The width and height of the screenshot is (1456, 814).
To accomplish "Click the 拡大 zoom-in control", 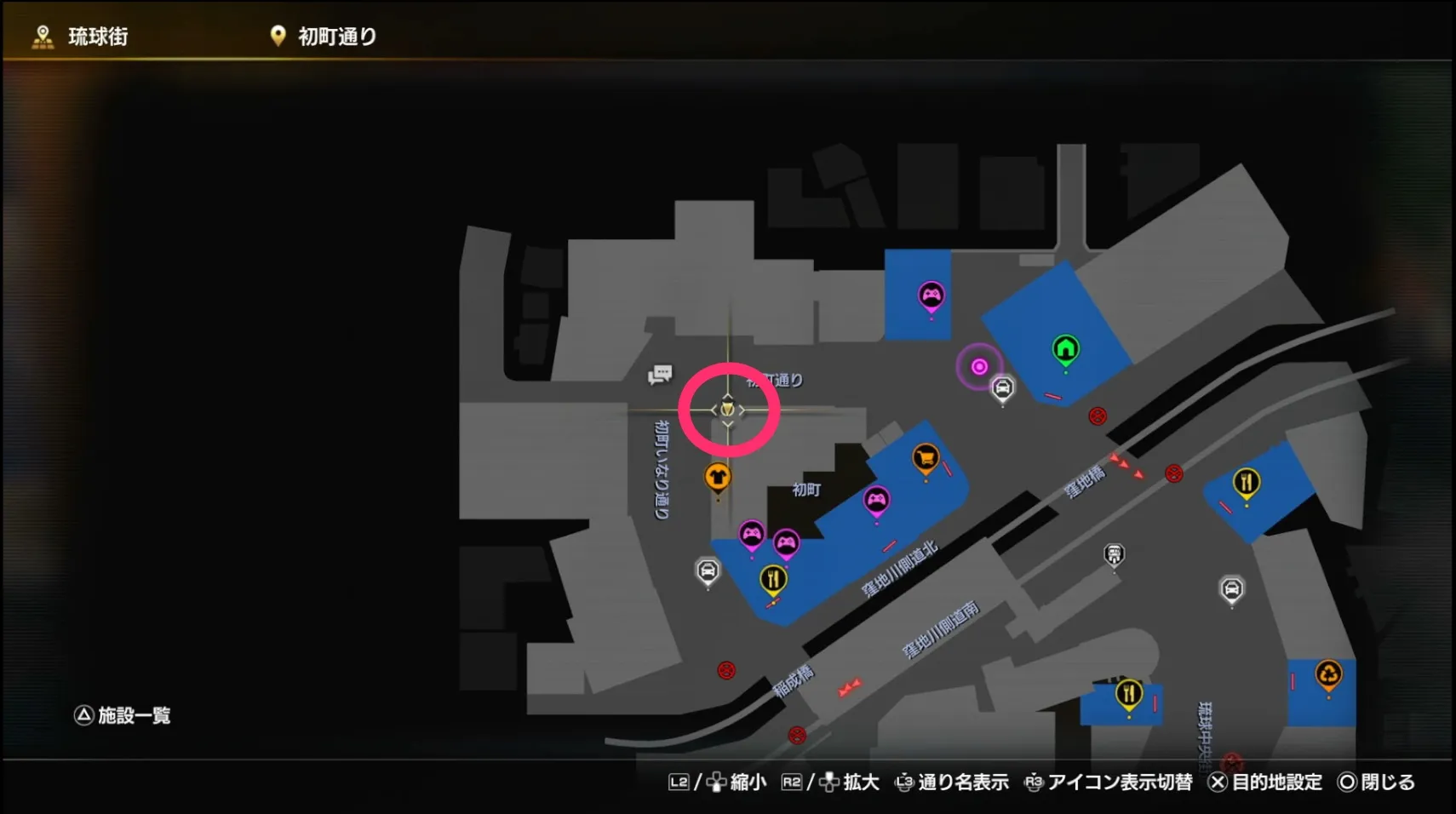I will (x=860, y=782).
